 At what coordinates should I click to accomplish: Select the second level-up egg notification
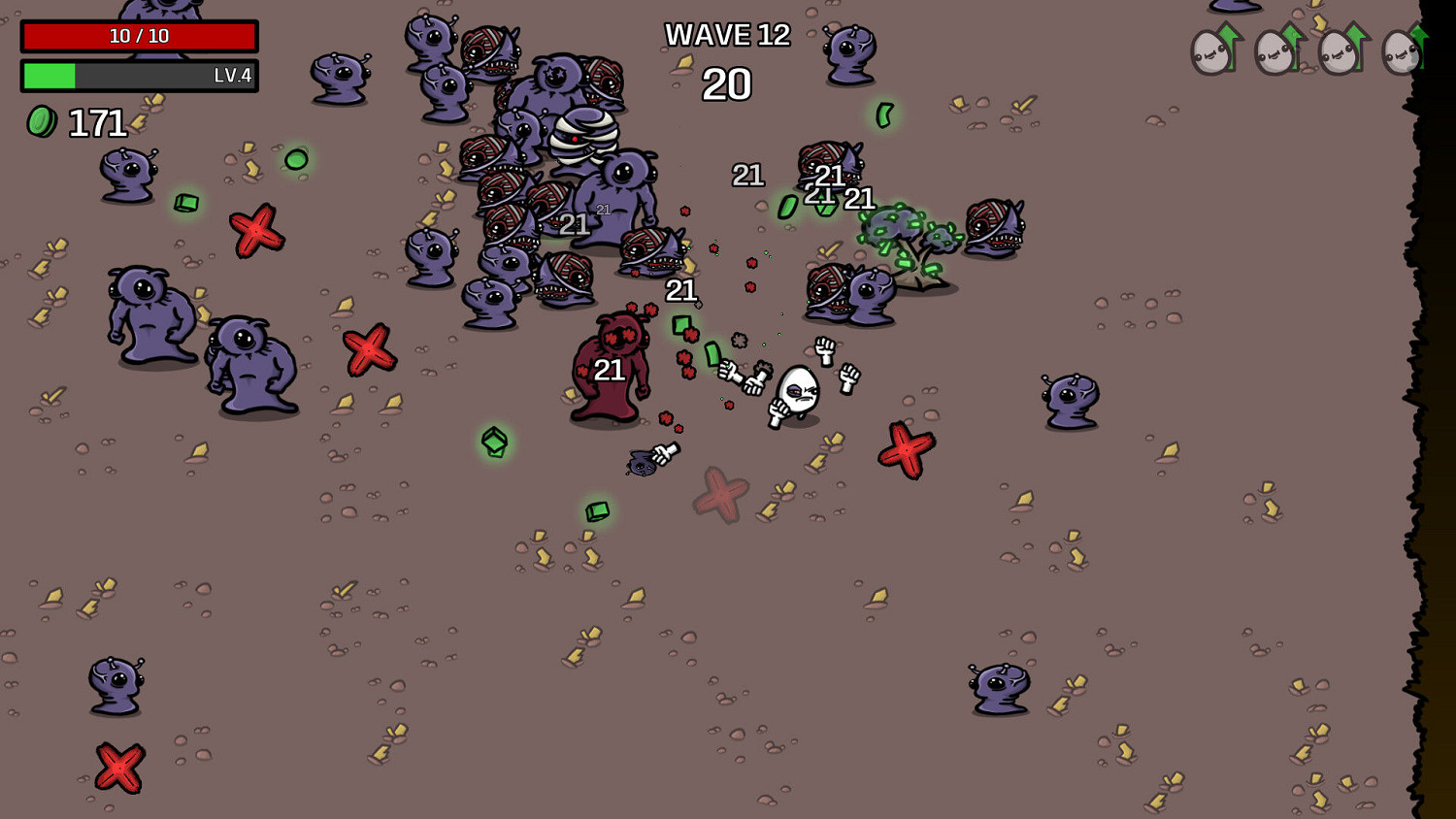click(x=1274, y=53)
